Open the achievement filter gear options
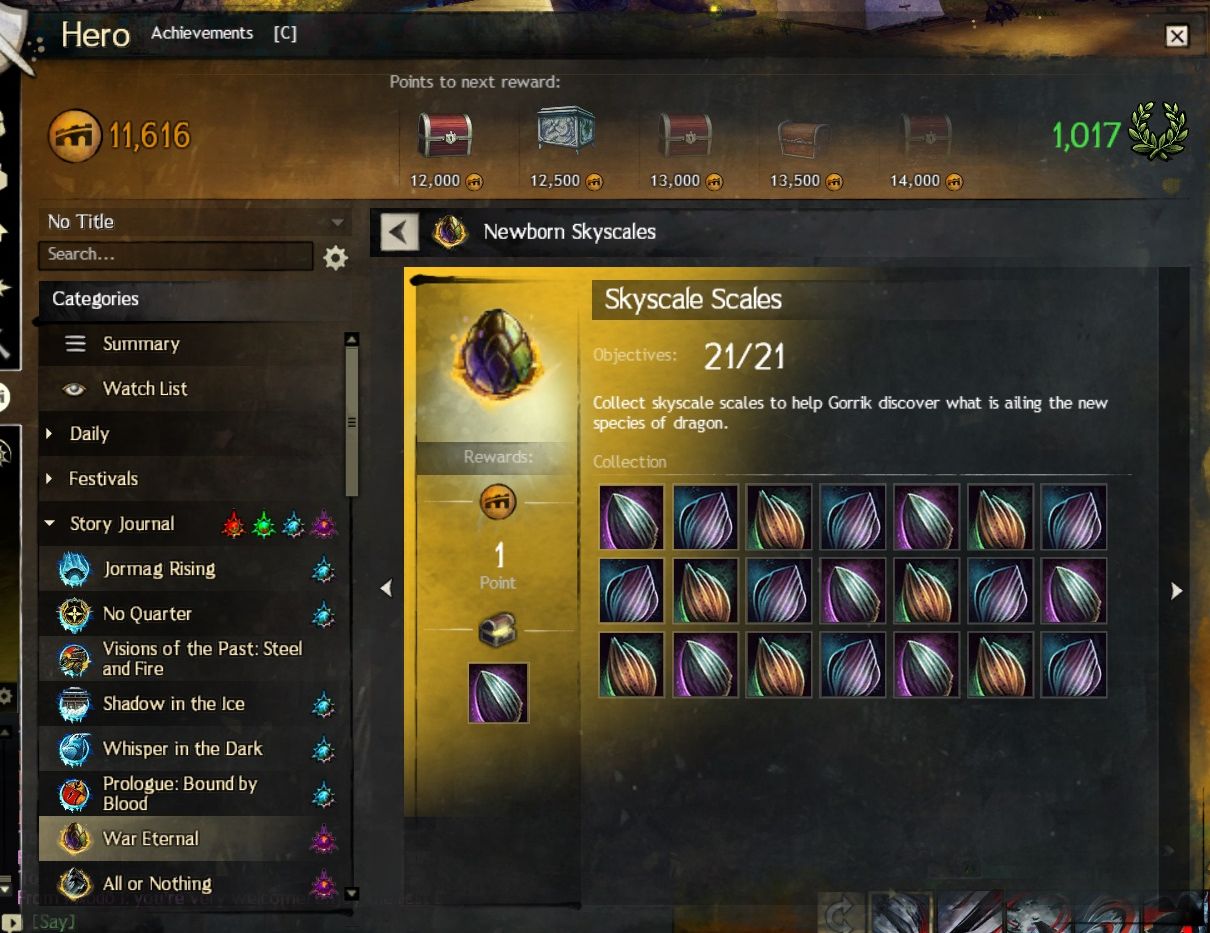This screenshot has width=1210, height=933. point(336,258)
